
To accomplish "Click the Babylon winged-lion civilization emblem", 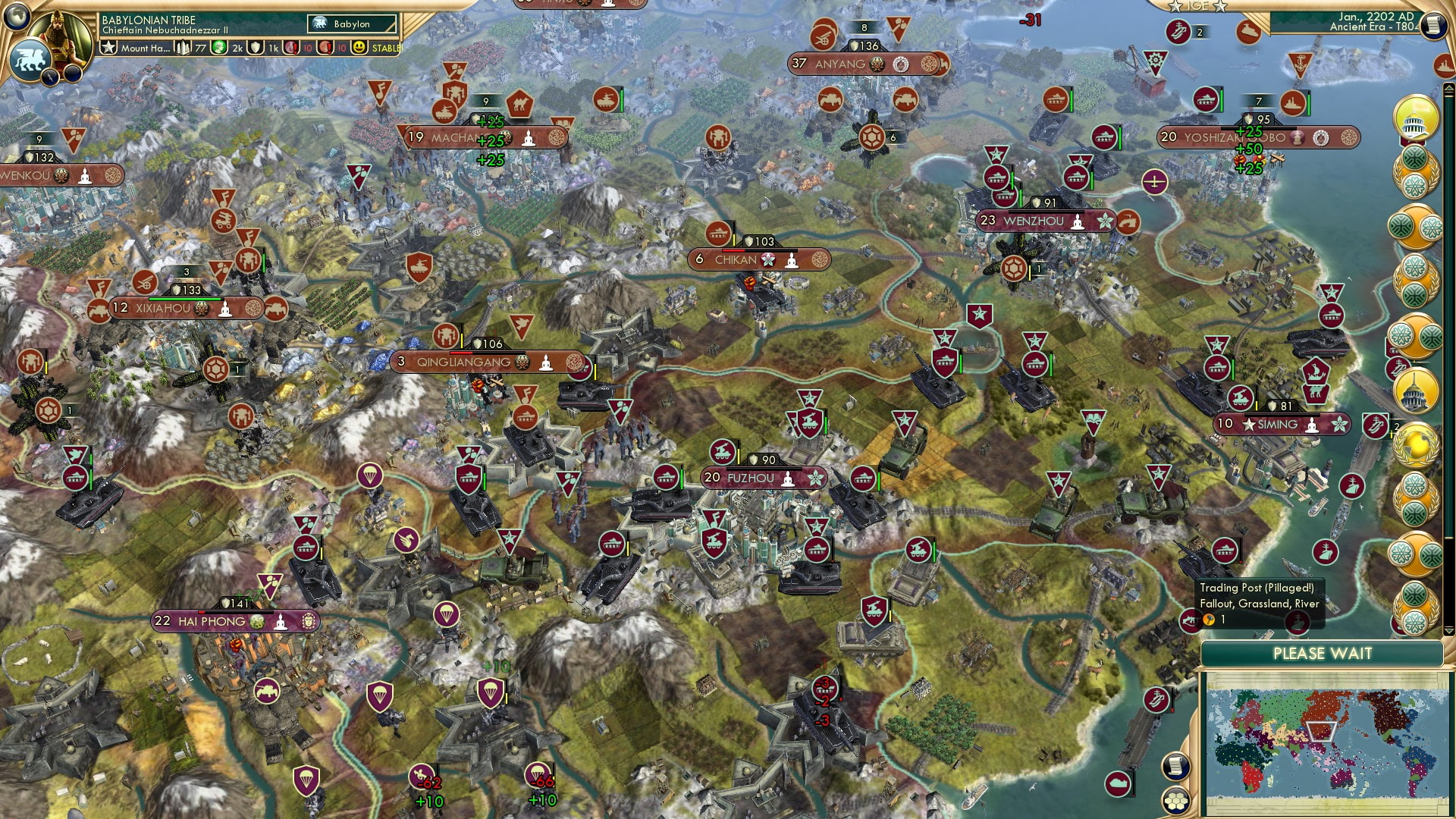I will (30, 59).
